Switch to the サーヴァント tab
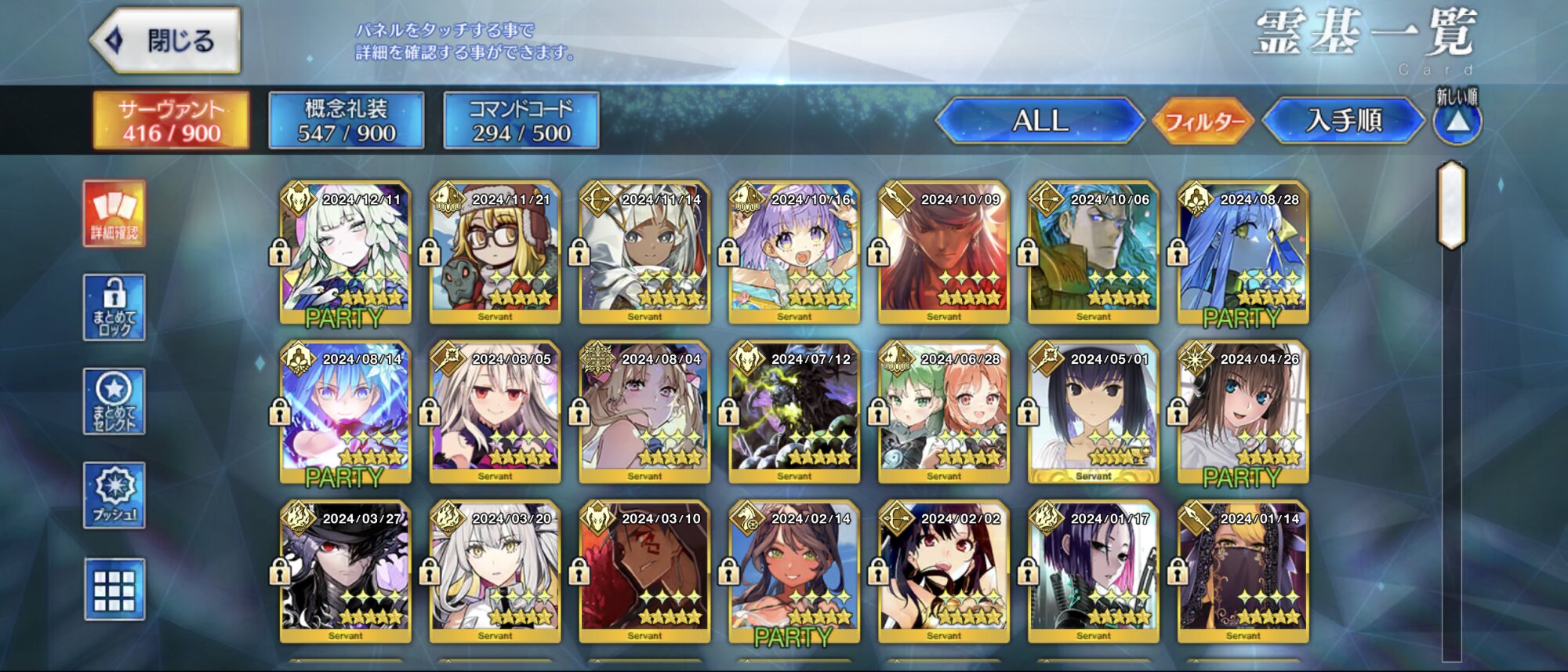 point(172,121)
